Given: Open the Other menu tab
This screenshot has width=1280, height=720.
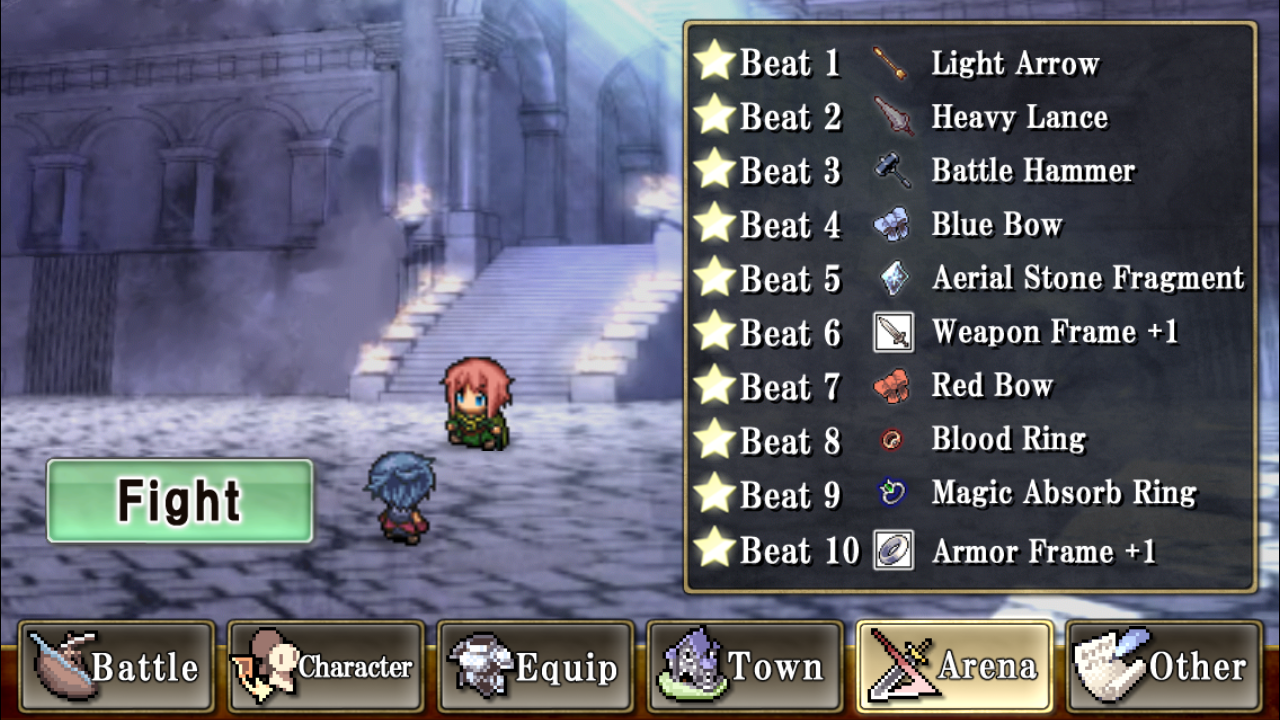Looking at the screenshot, I should tap(1164, 667).
